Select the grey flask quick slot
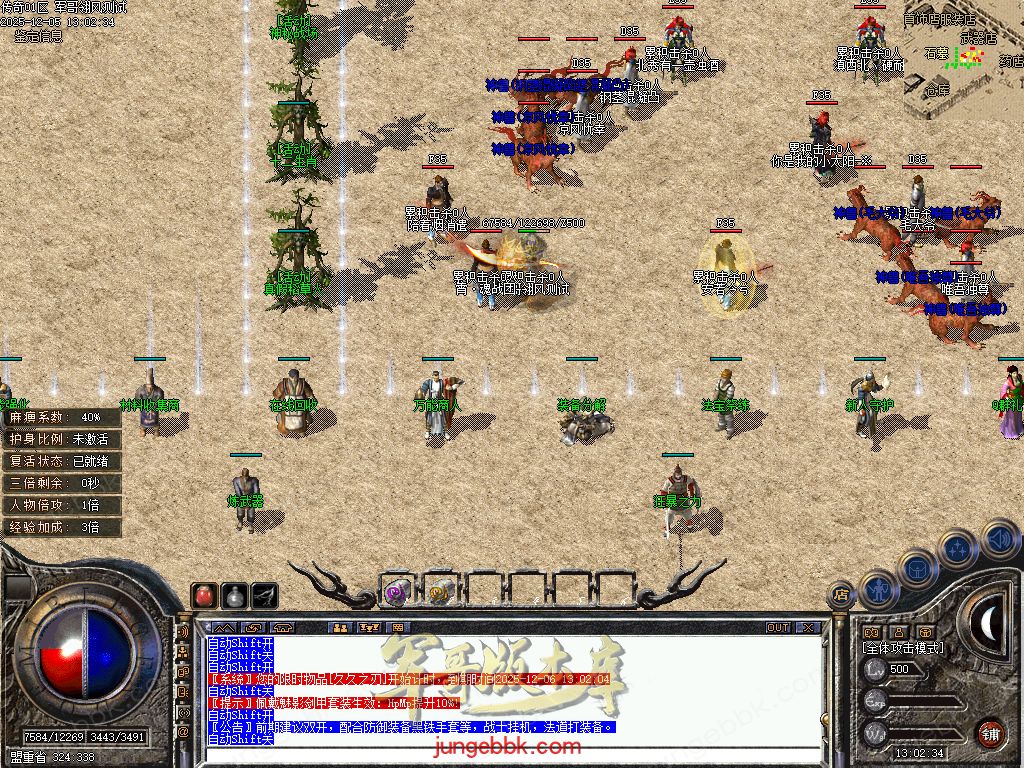This screenshot has height=768, width=1024. point(235,595)
